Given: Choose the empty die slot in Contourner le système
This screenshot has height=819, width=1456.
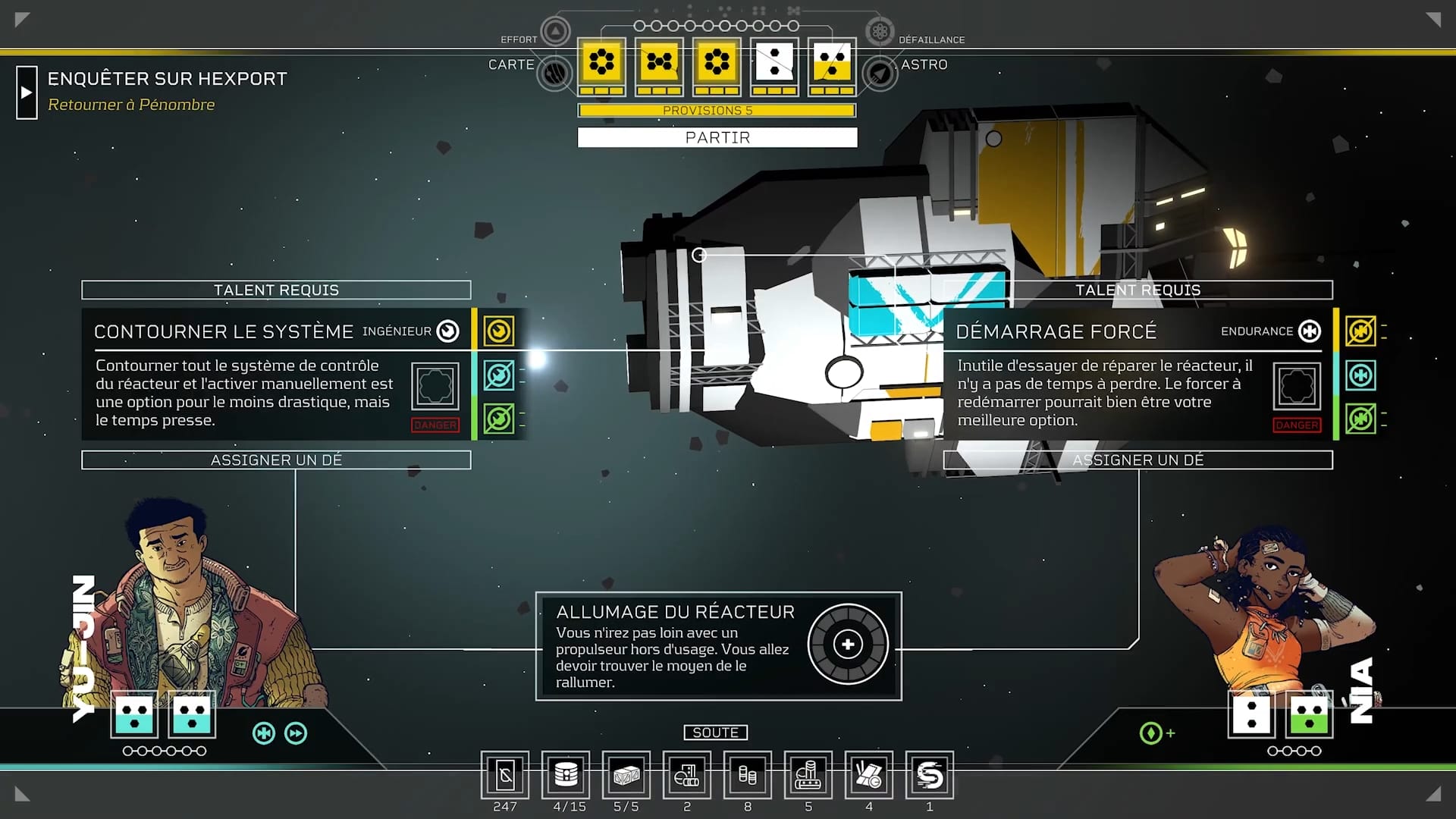Looking at the screenshot, I should coord(435,386).
